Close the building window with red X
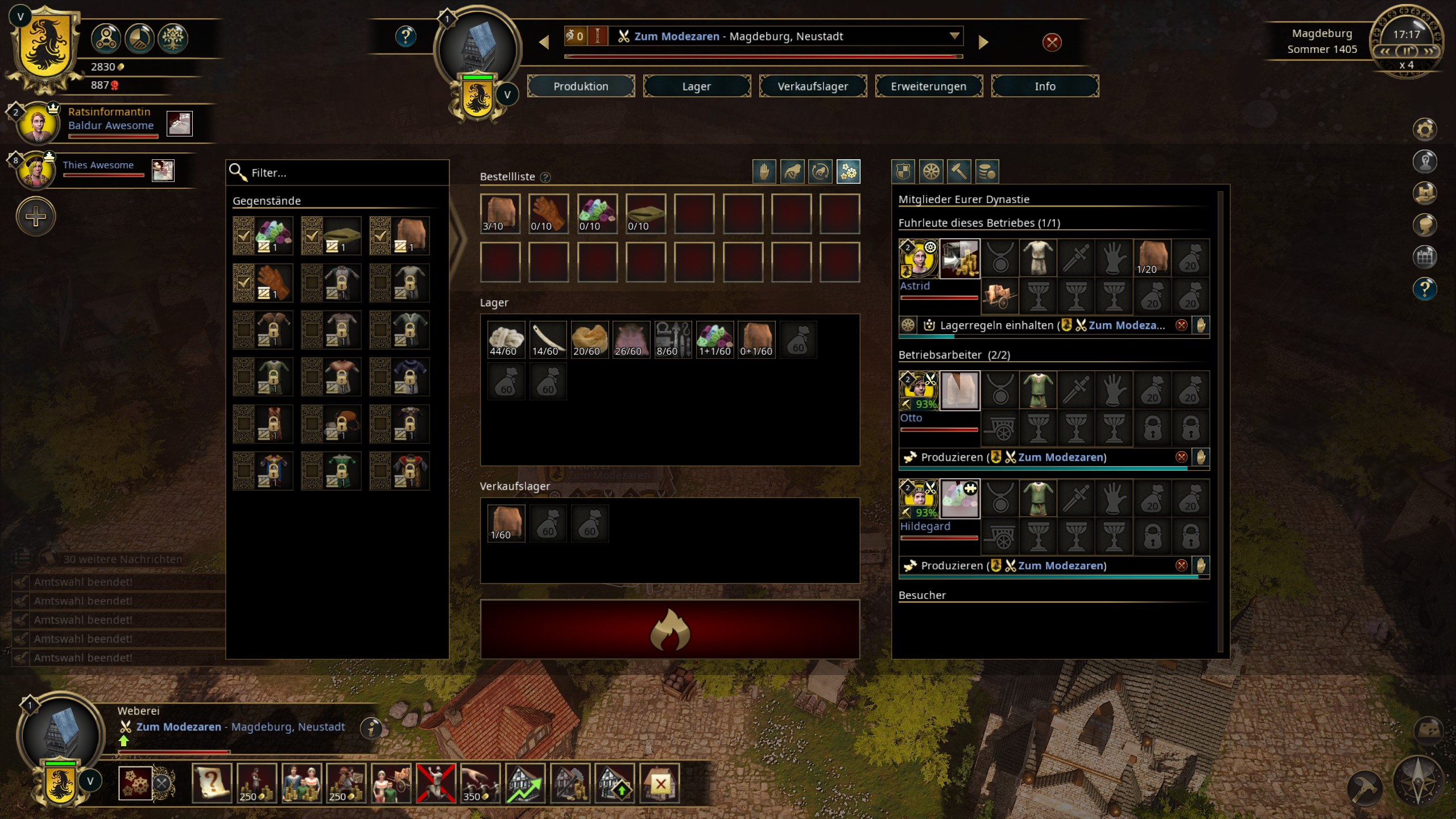Image resolution: width=1456 pixels, height=819 pixels. point(1052,42)
